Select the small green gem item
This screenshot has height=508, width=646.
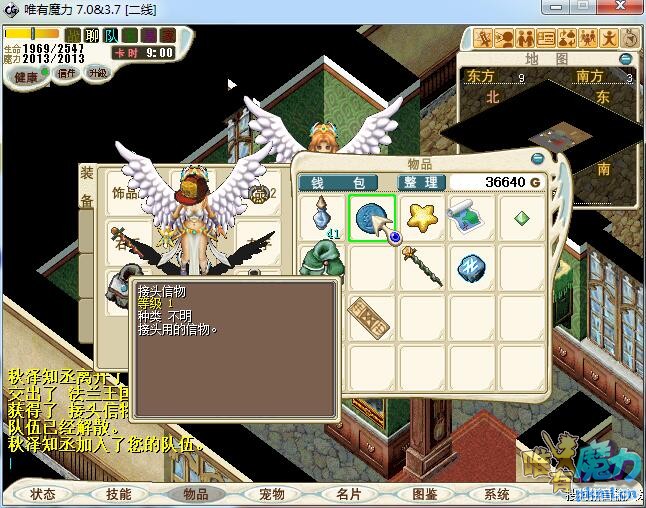pyautogui.click(x=521, y=216)
